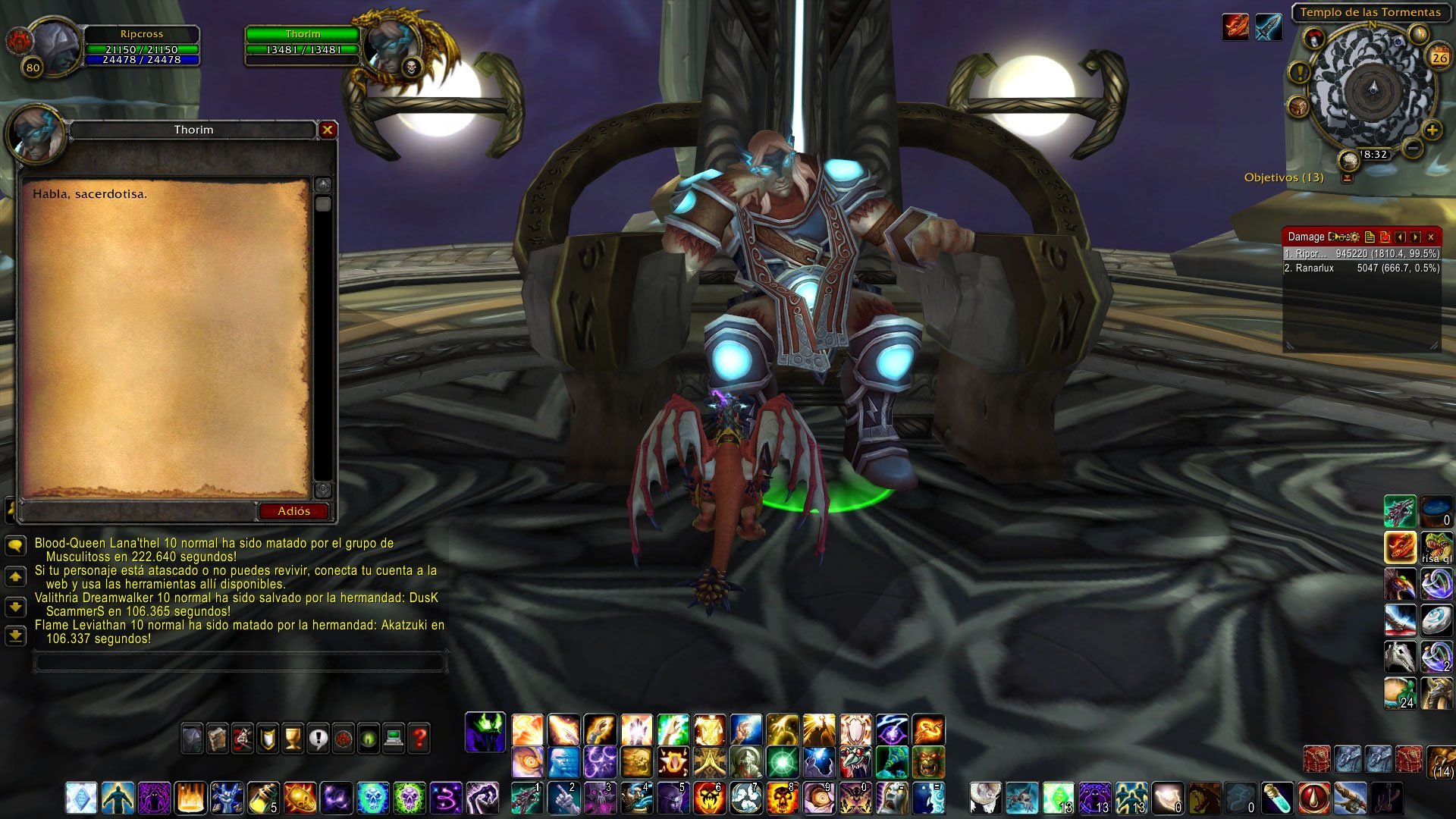
Task: Close the Damage meter window
Action: click(1431, 237)
